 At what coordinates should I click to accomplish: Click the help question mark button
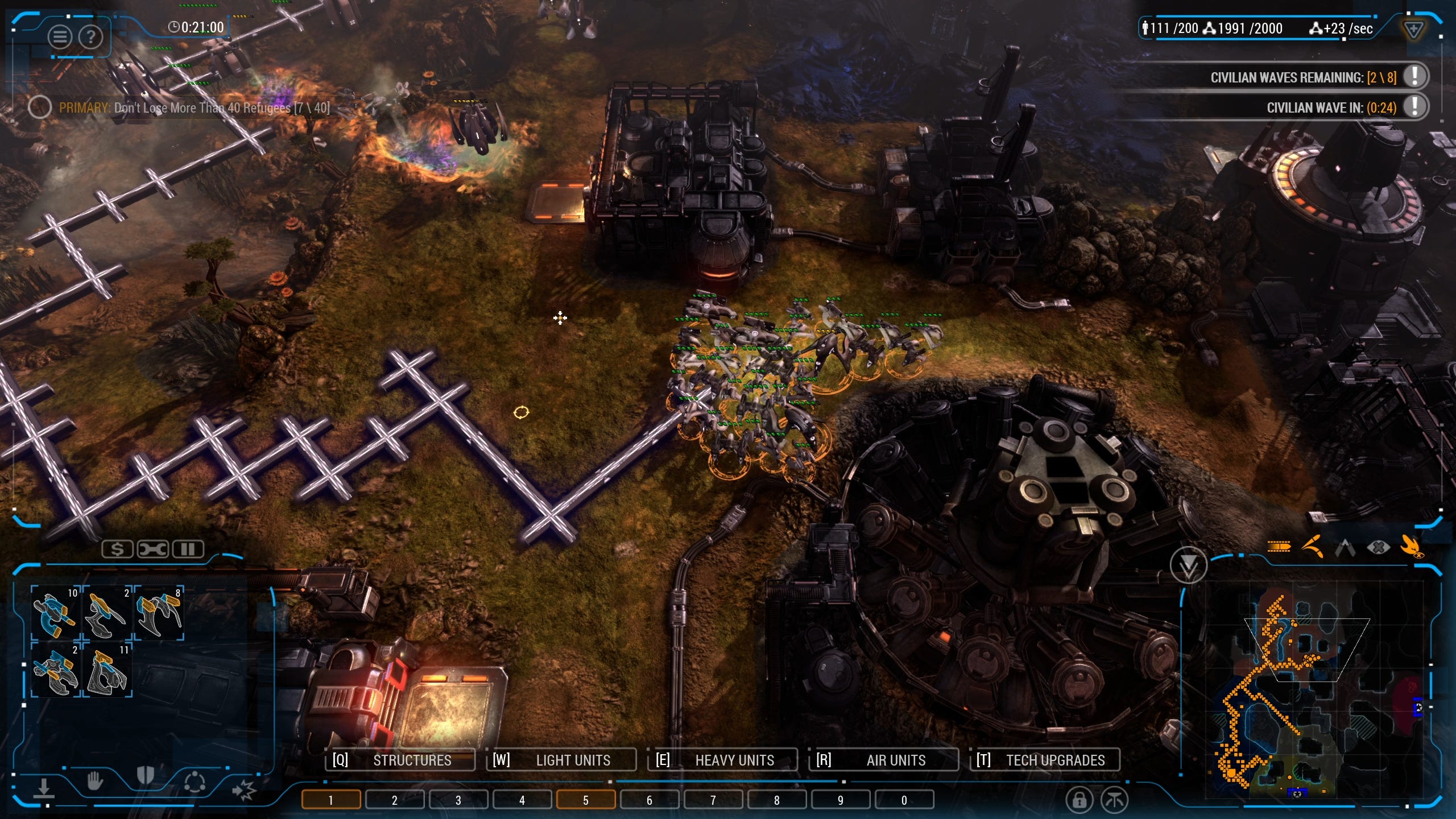pyautogui.click(x=91, y=38)
